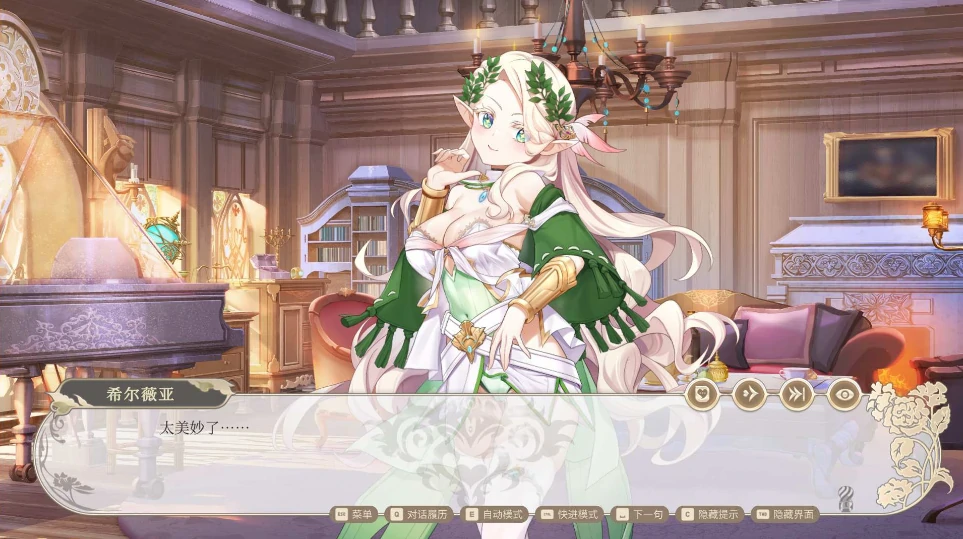Activate the double-arrow skip round icon
Screen dimensions: 963x539
796,394
